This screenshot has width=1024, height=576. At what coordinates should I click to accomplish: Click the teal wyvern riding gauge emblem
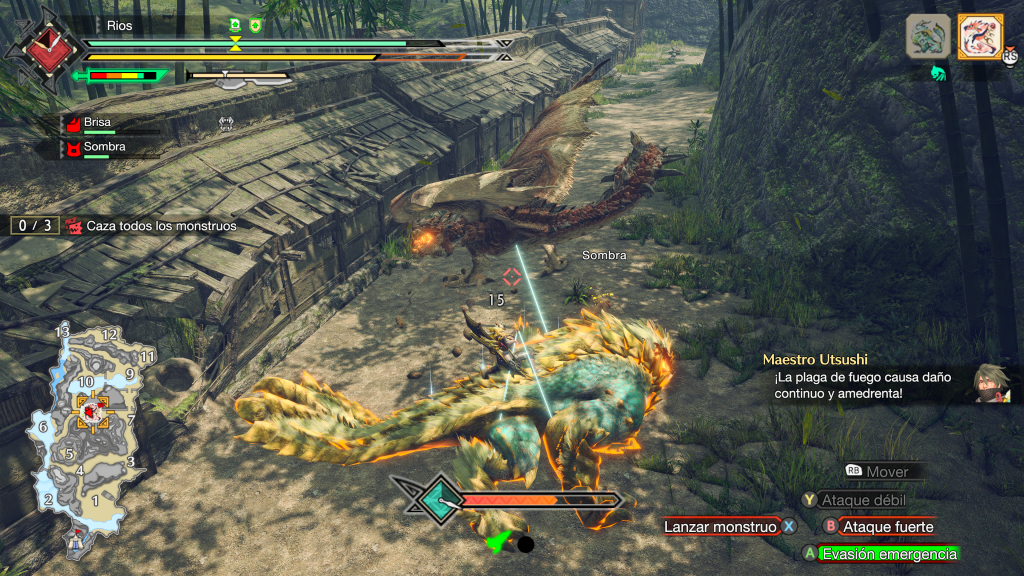[436, 497]
